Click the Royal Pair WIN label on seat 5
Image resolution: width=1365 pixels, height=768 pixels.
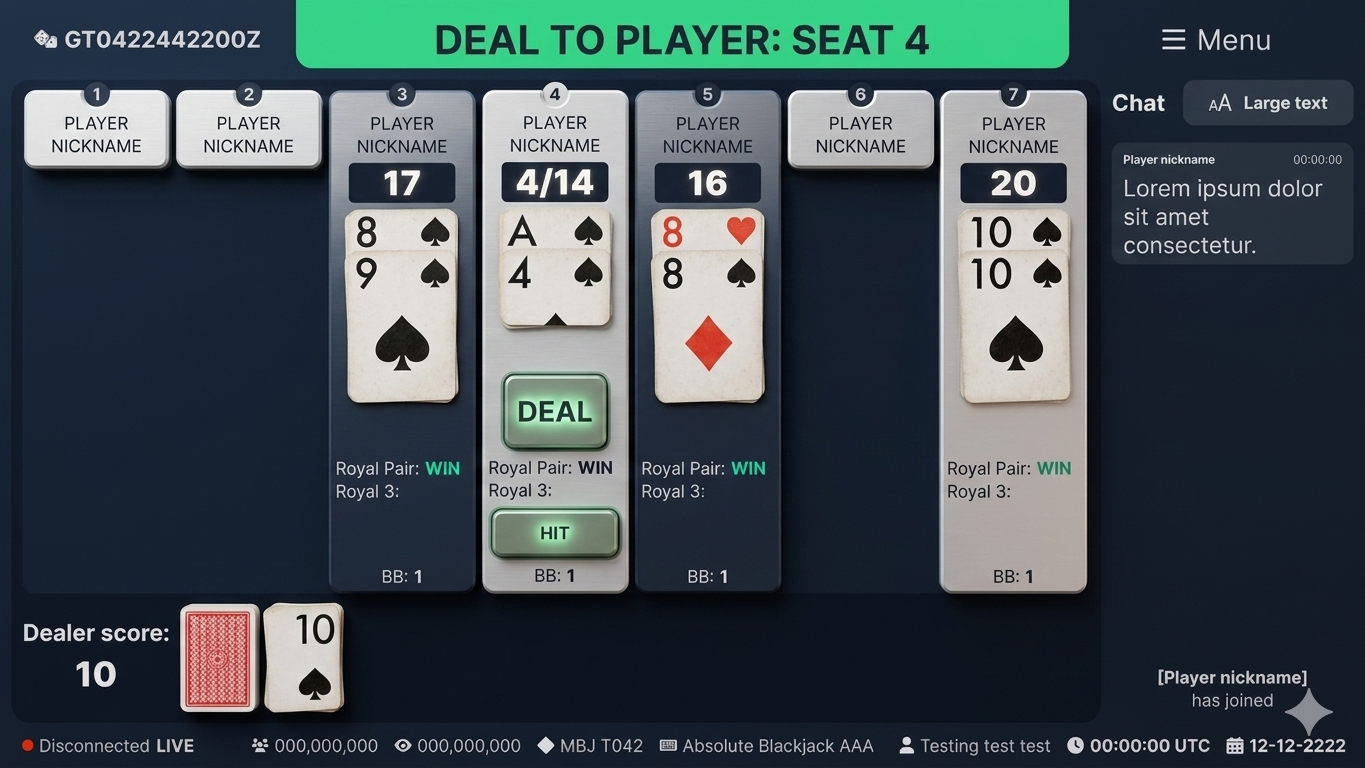704,468
